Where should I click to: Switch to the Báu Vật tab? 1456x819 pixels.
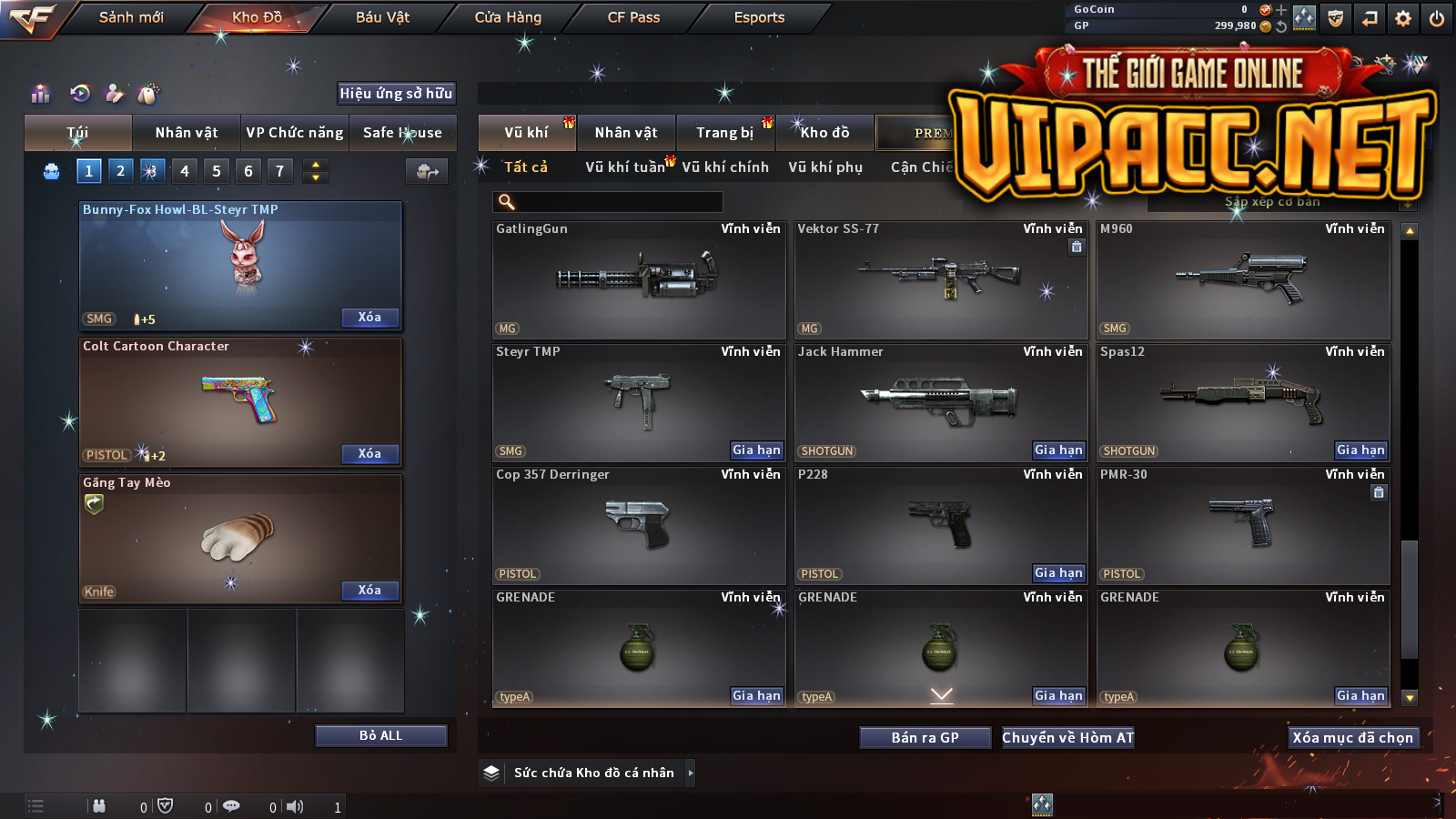(x=382, y=17)
